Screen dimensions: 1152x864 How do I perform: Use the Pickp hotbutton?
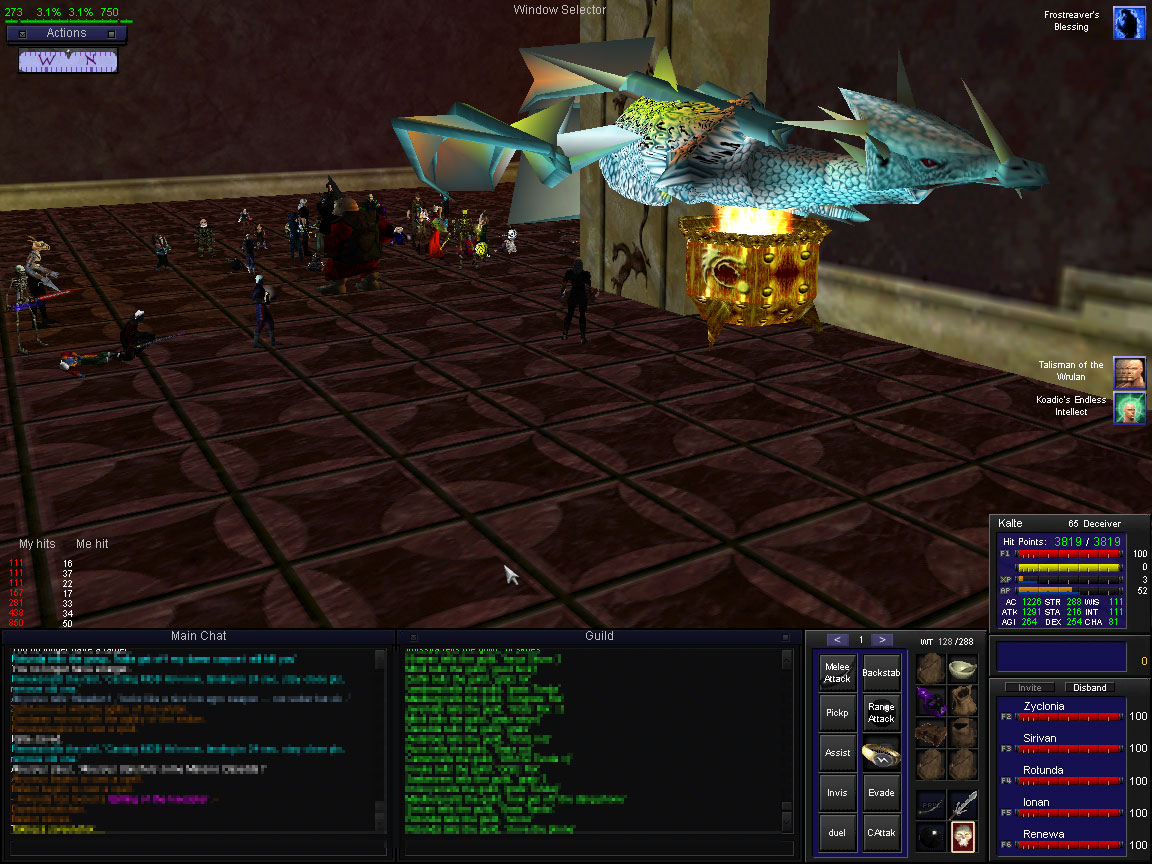(837, 713)
